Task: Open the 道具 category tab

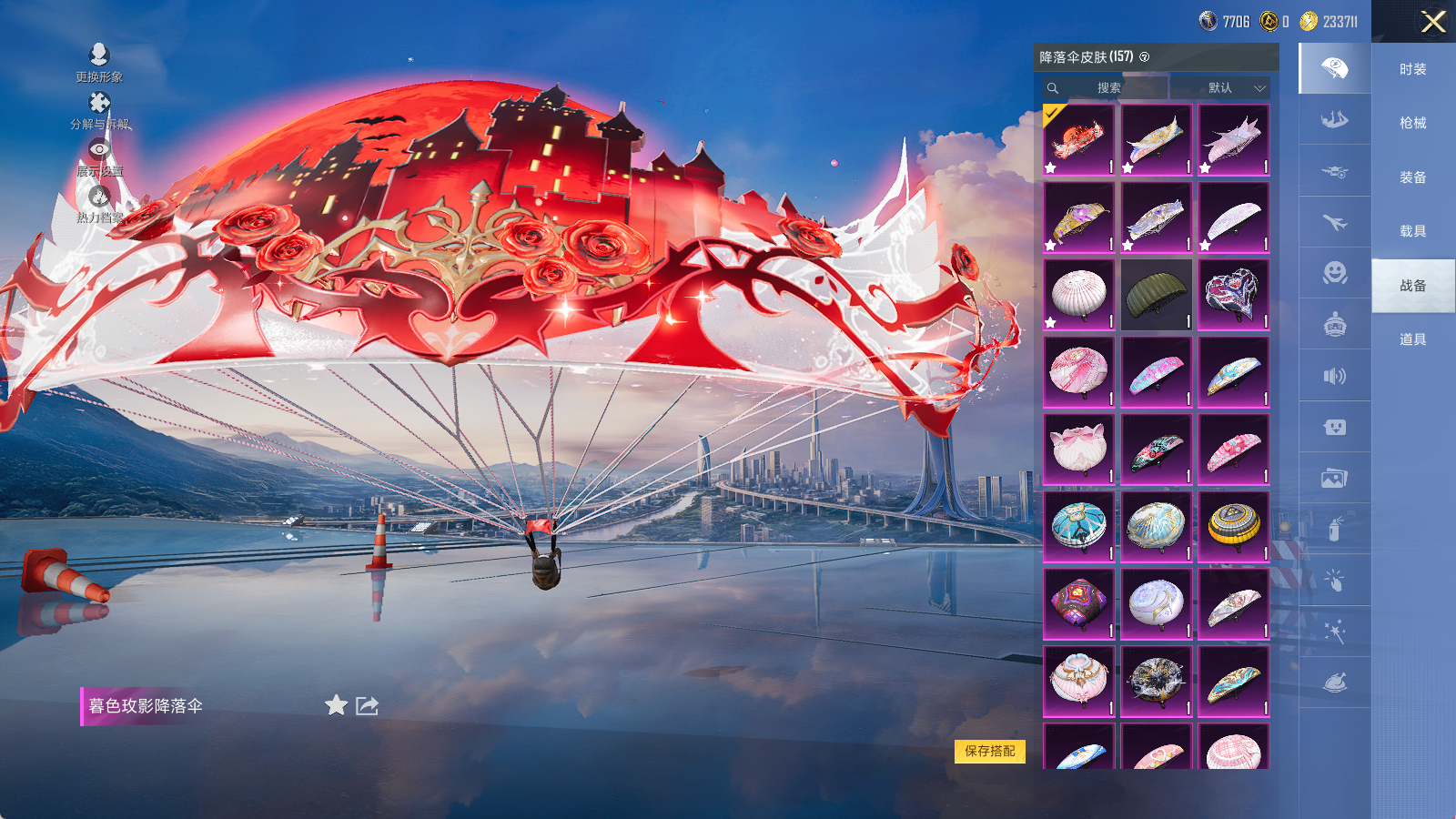Action: [x=1412, y=339]
